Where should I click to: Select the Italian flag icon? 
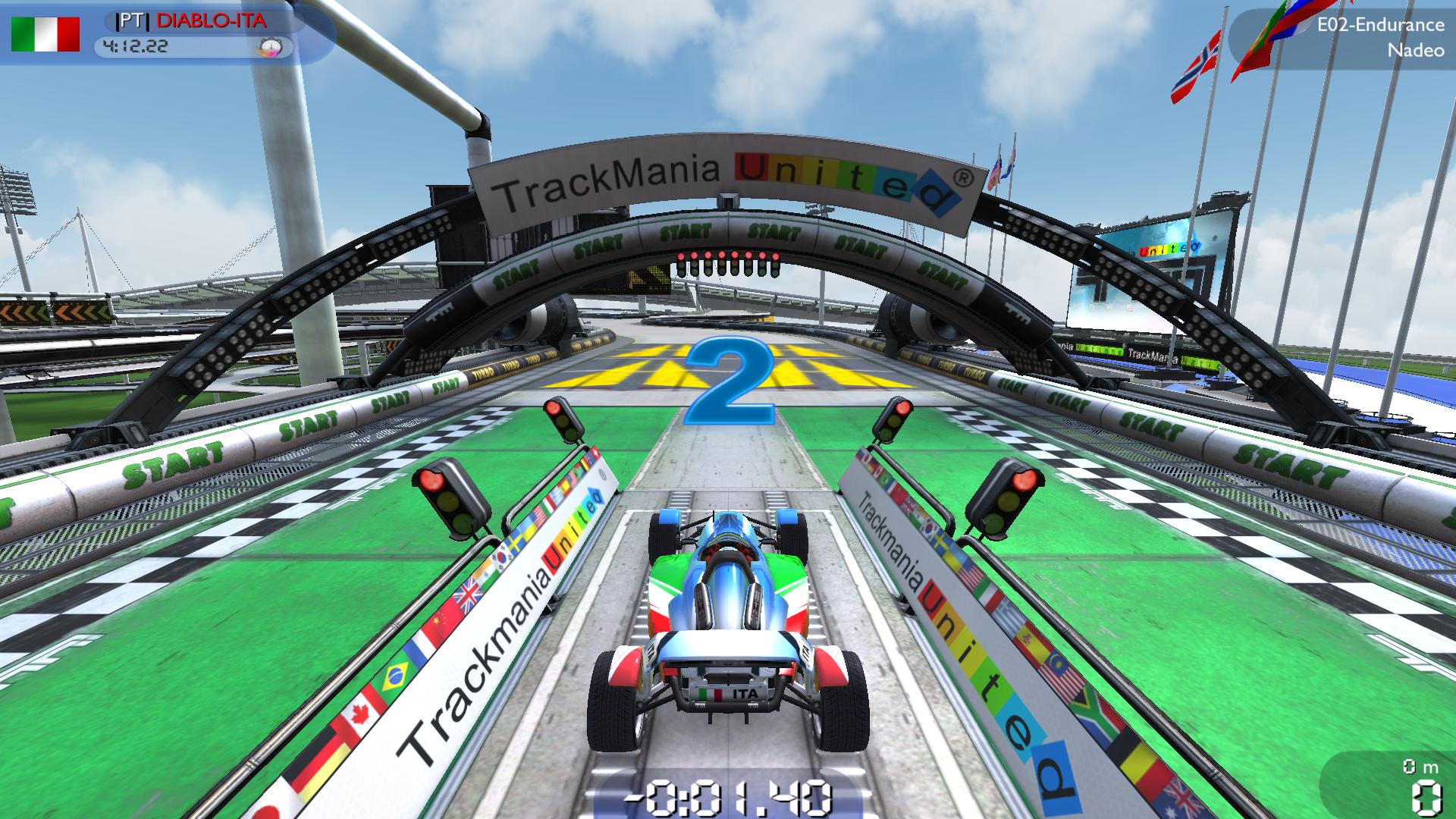point(45,34)
